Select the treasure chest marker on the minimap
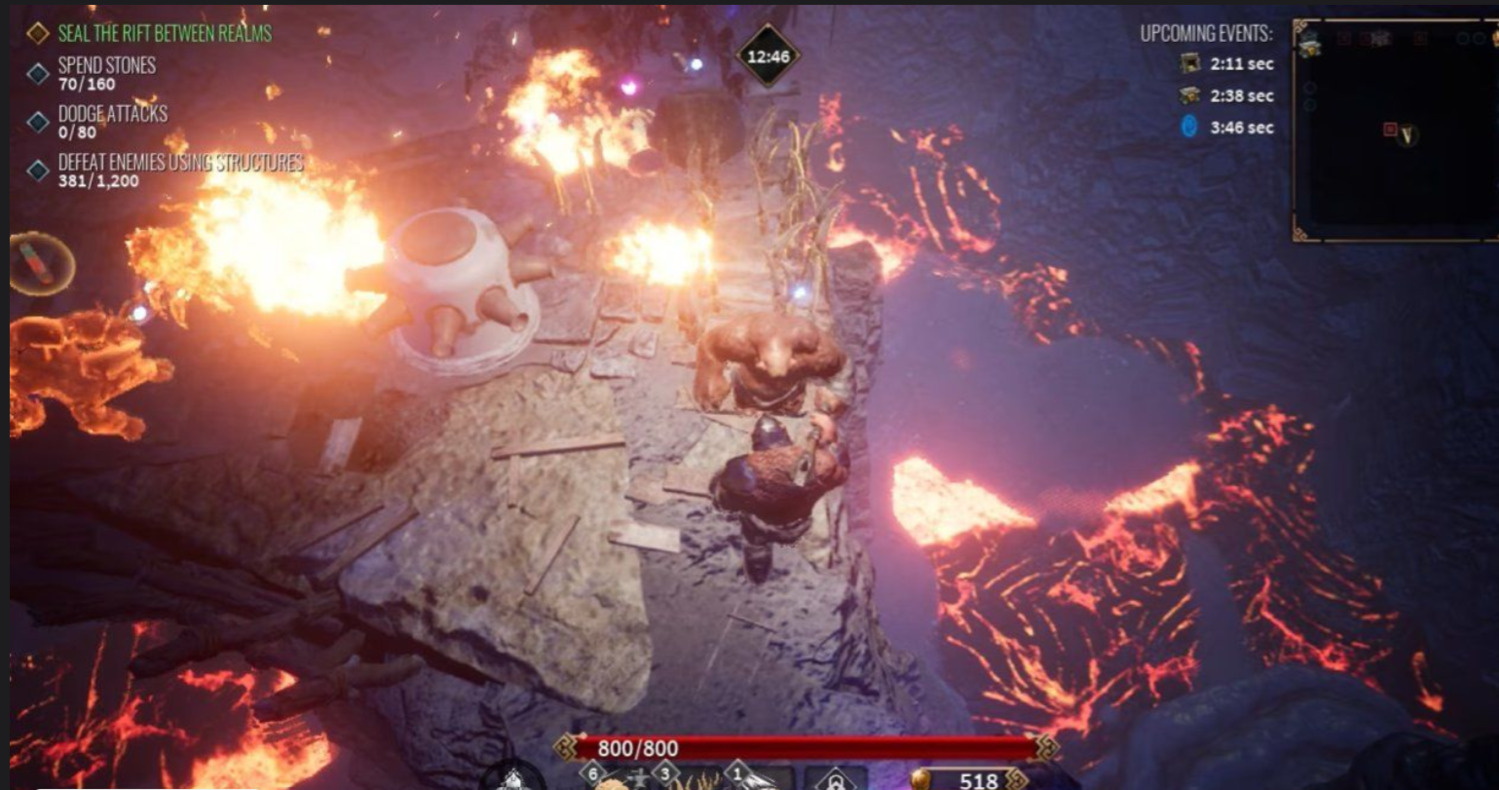 tap(1309, 41)
